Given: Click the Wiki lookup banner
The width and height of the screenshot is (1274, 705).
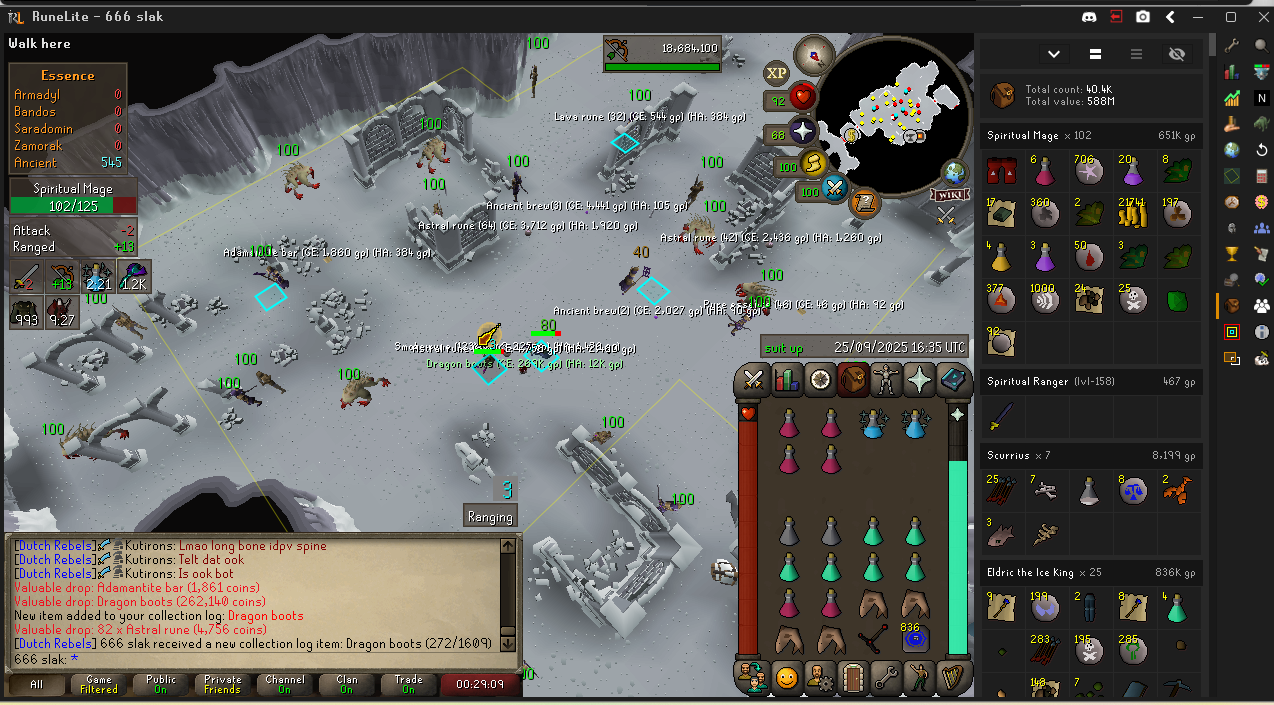Looking at the screenshot, I should tap(947, 195).
